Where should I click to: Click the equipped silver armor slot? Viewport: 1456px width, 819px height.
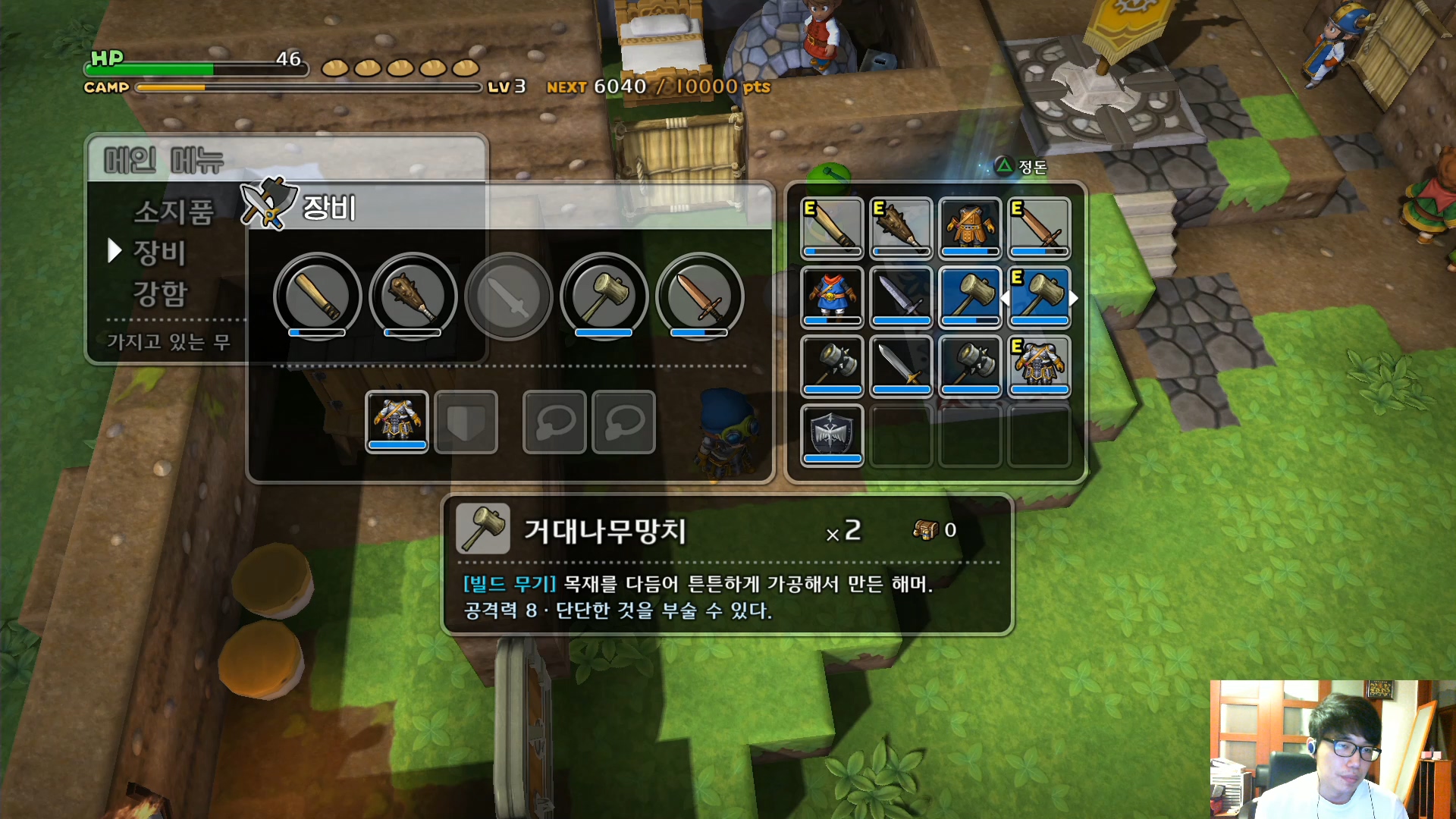(397, 422)
